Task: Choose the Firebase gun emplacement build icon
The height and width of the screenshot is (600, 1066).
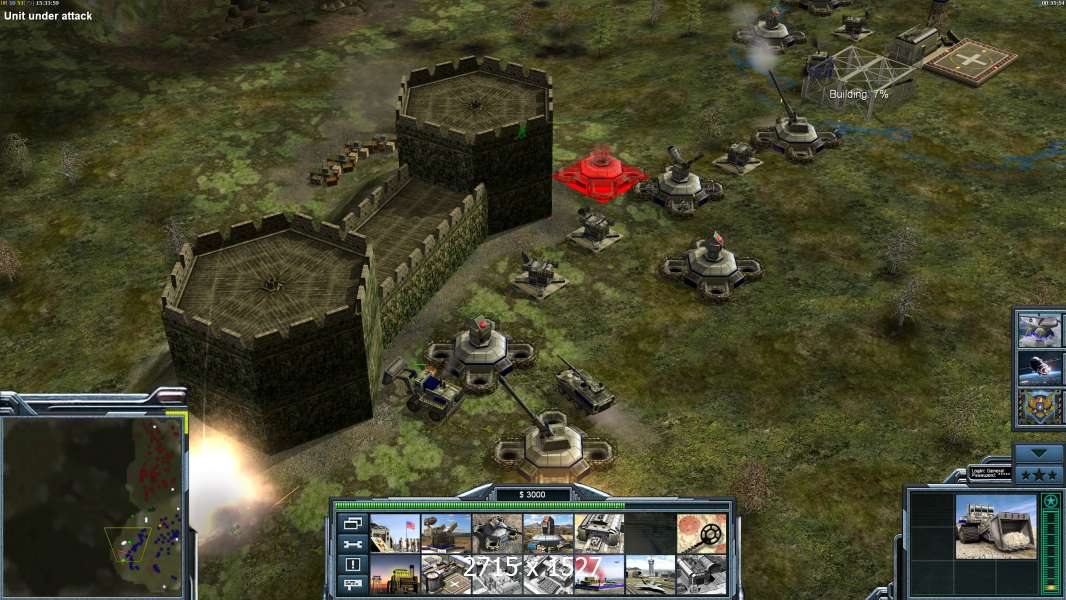Action: pos(497,533)
